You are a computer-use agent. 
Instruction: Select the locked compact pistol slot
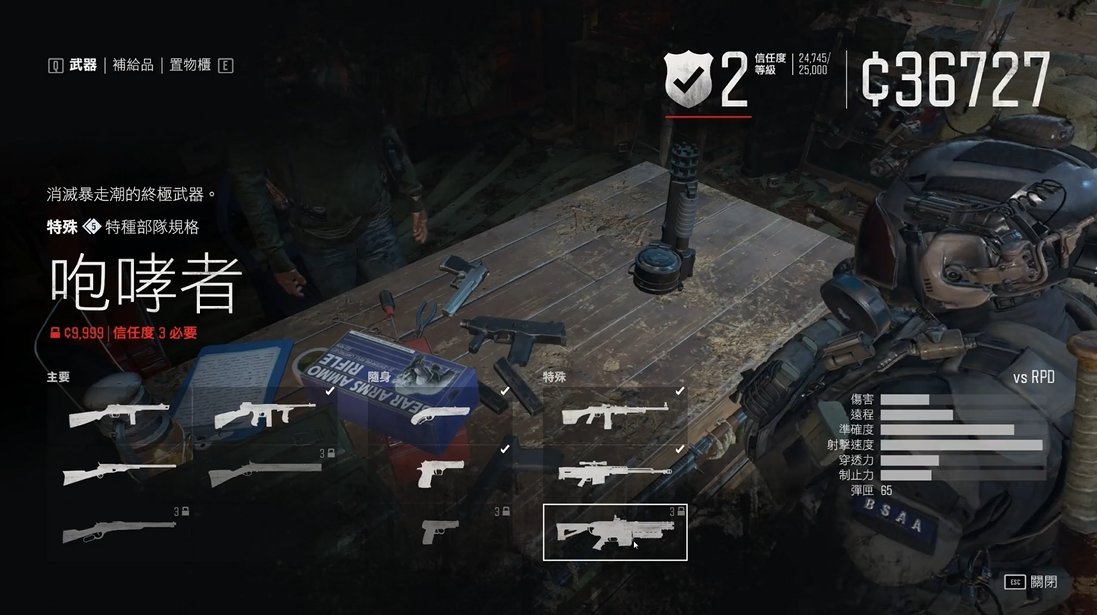click(x=440, y=531)
